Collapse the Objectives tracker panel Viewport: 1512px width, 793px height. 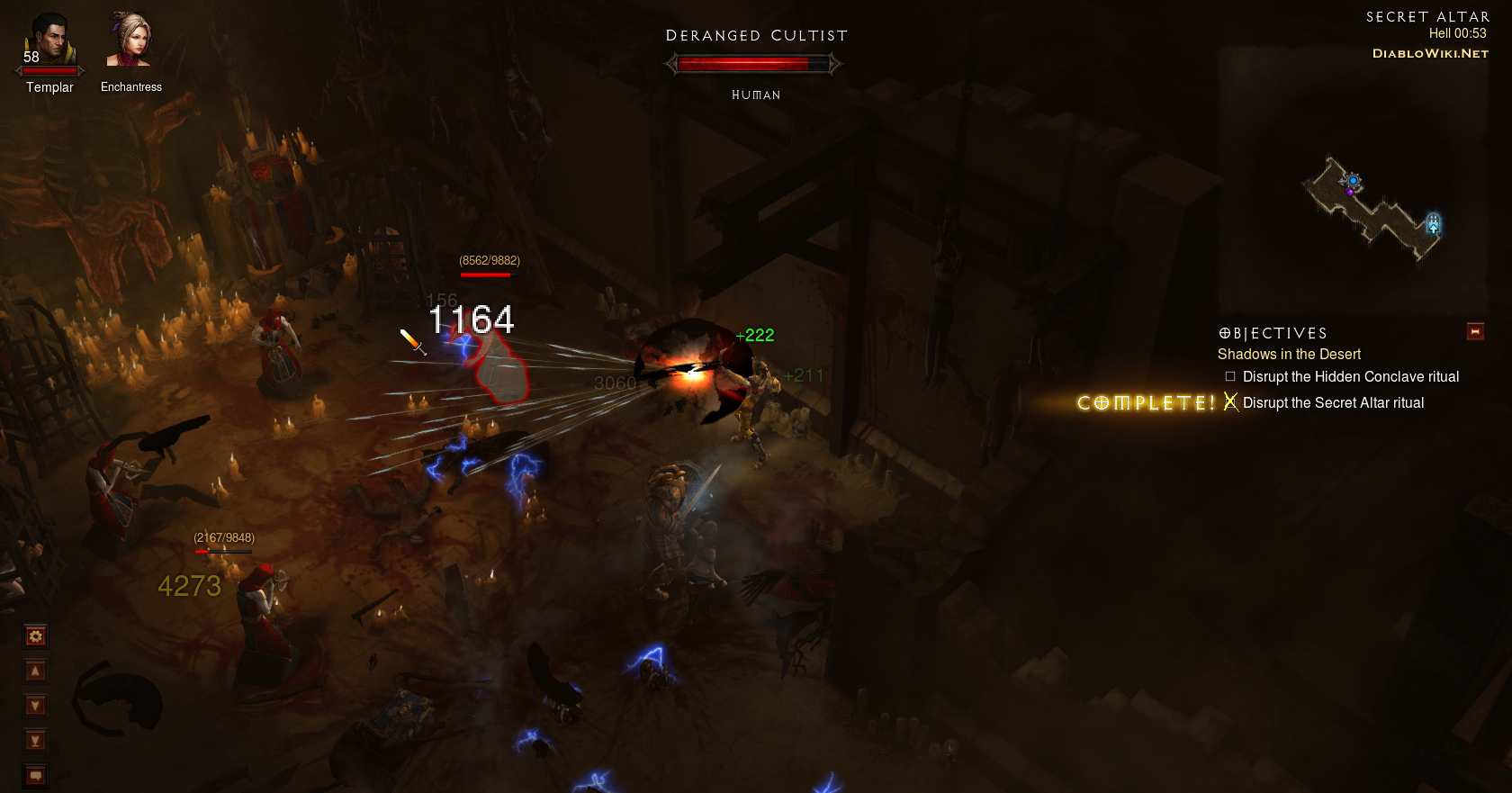click(1475, 331)
